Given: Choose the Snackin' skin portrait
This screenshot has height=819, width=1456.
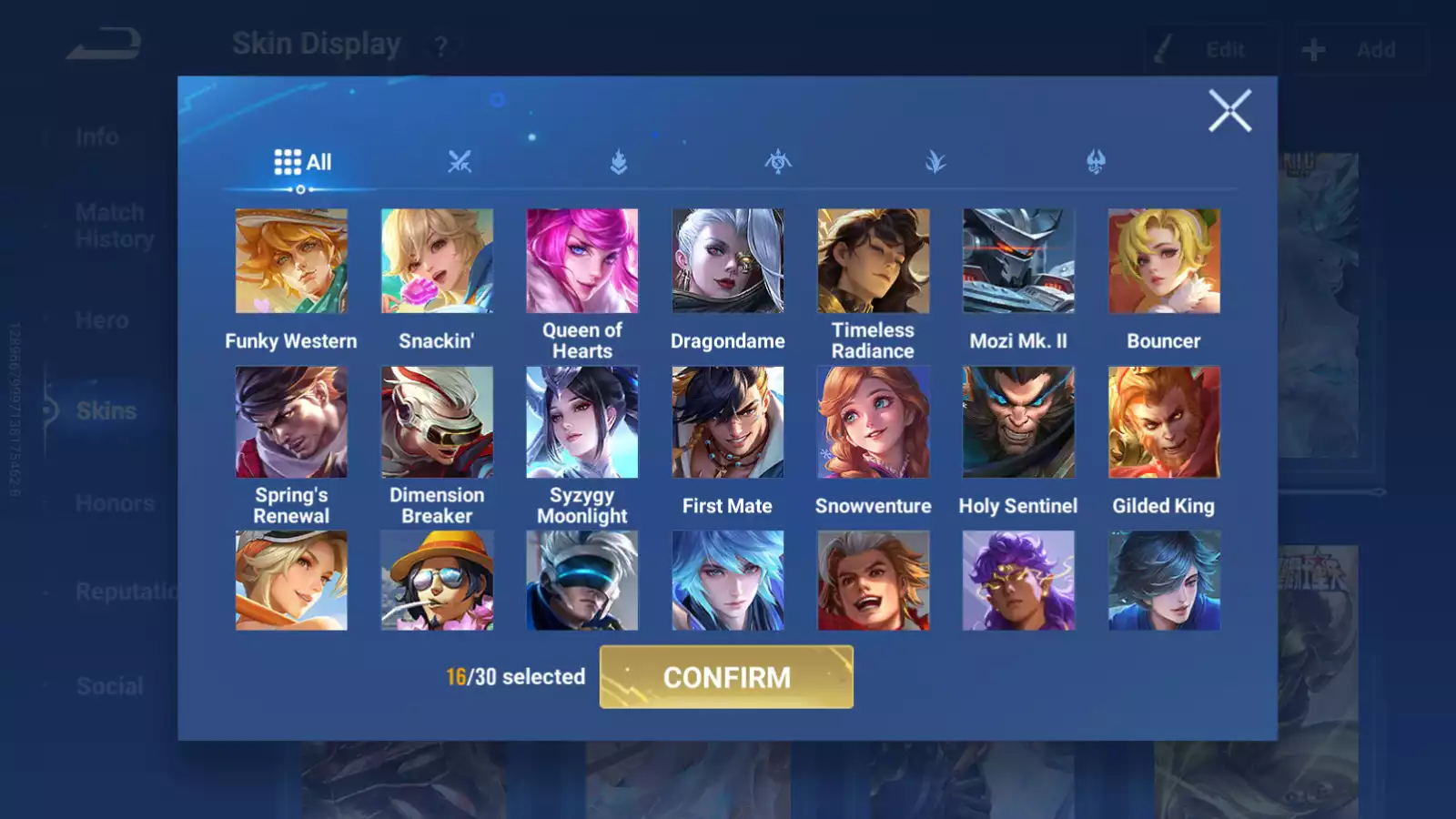Looking at the screenshot, I should pyautogui.click(x=437, y=261).
